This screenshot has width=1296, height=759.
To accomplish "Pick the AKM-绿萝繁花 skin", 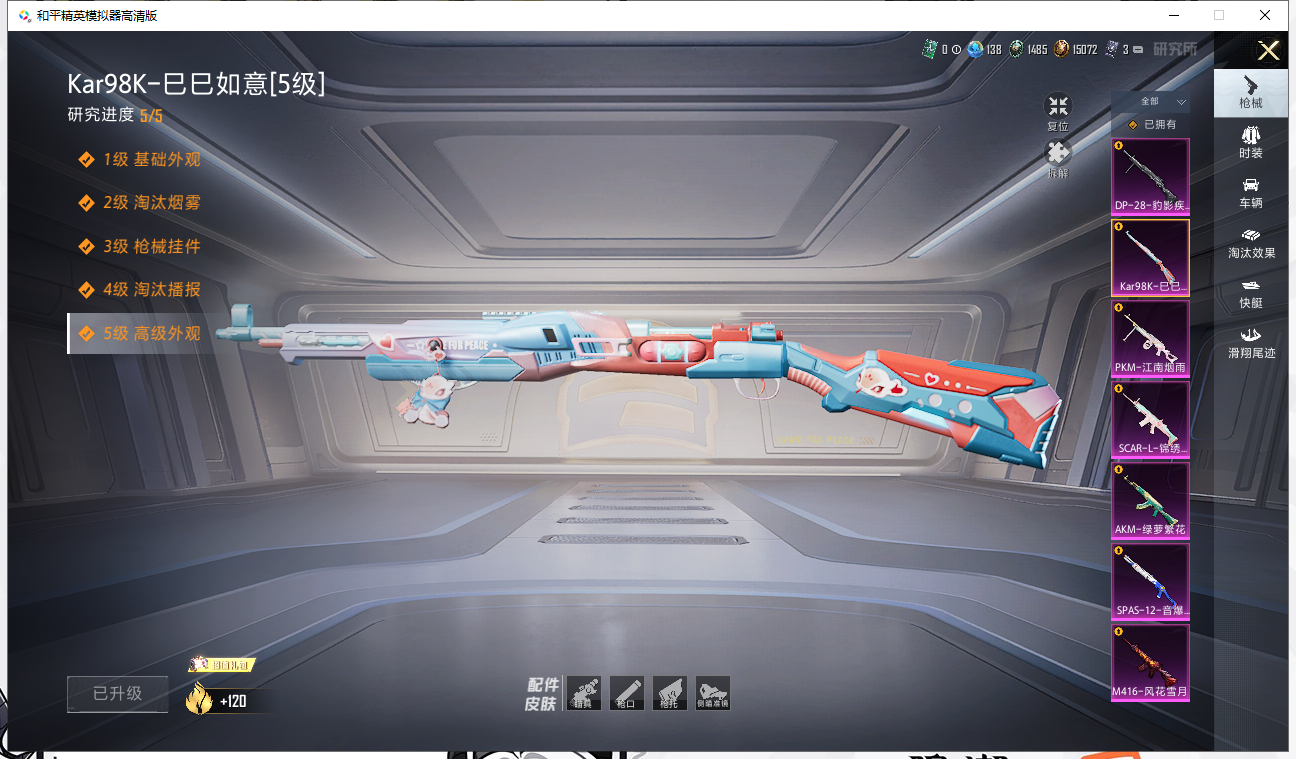I will tap(1151, 500).
